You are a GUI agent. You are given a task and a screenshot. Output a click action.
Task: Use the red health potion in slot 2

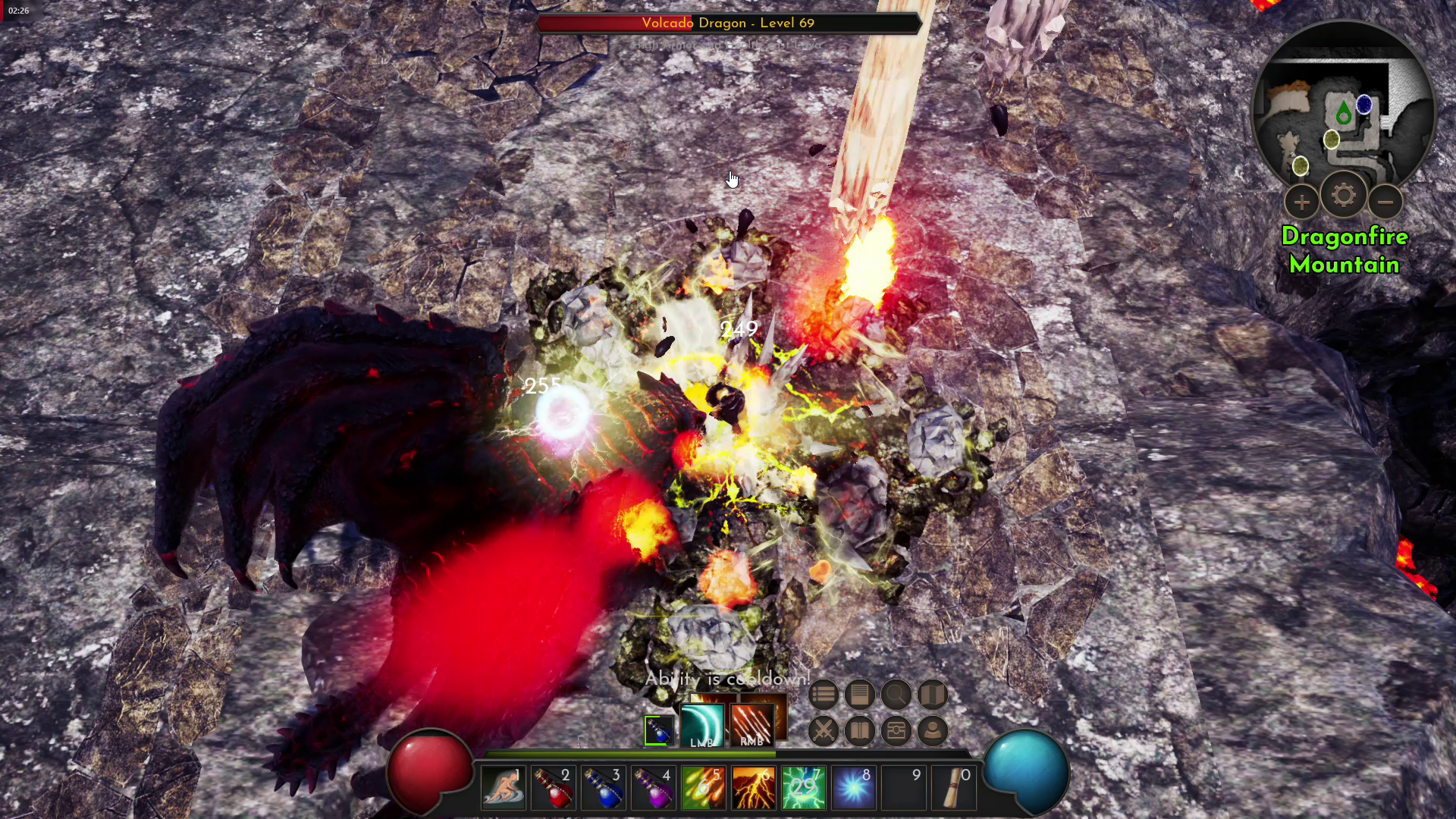click(554, 789)
